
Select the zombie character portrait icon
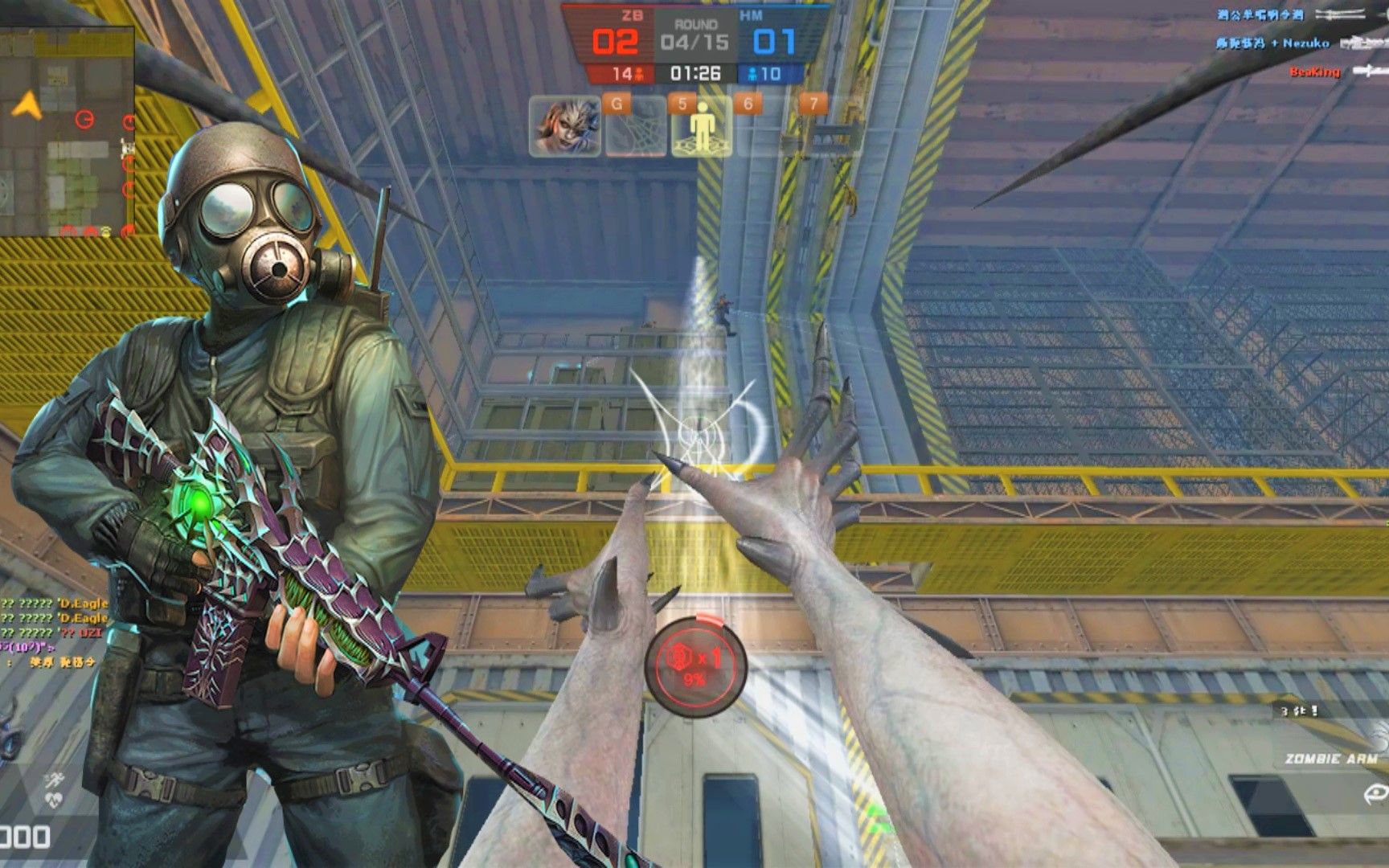tap(565, 127)
